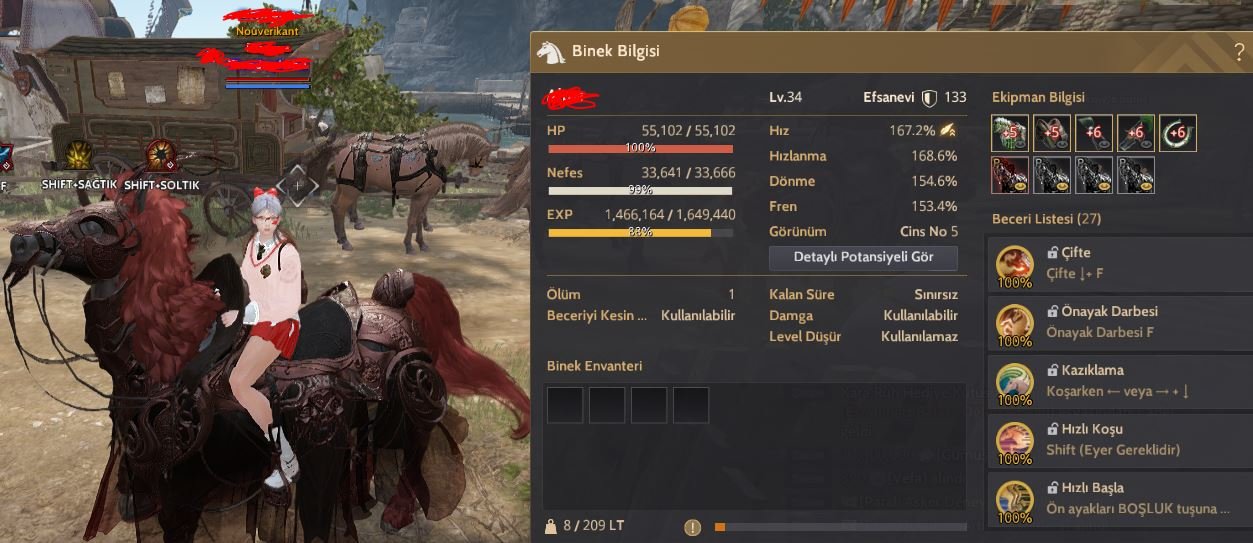Image resolution: width=1253 pixels, height=543 pixels.
Task: Click the green +6 ring equipment icon
Action: click(x=1178, y=133)
